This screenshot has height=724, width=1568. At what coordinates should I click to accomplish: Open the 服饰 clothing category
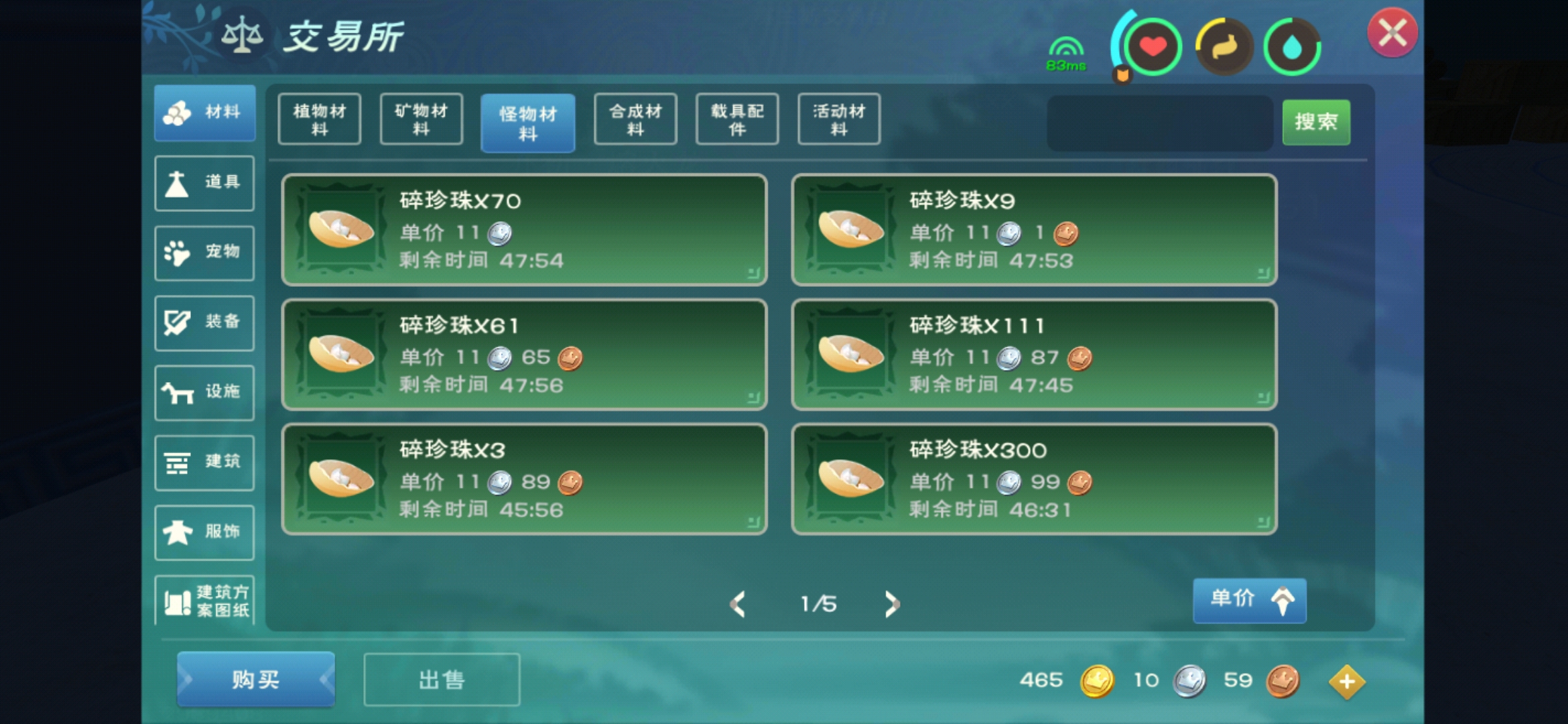coord(204,532)
